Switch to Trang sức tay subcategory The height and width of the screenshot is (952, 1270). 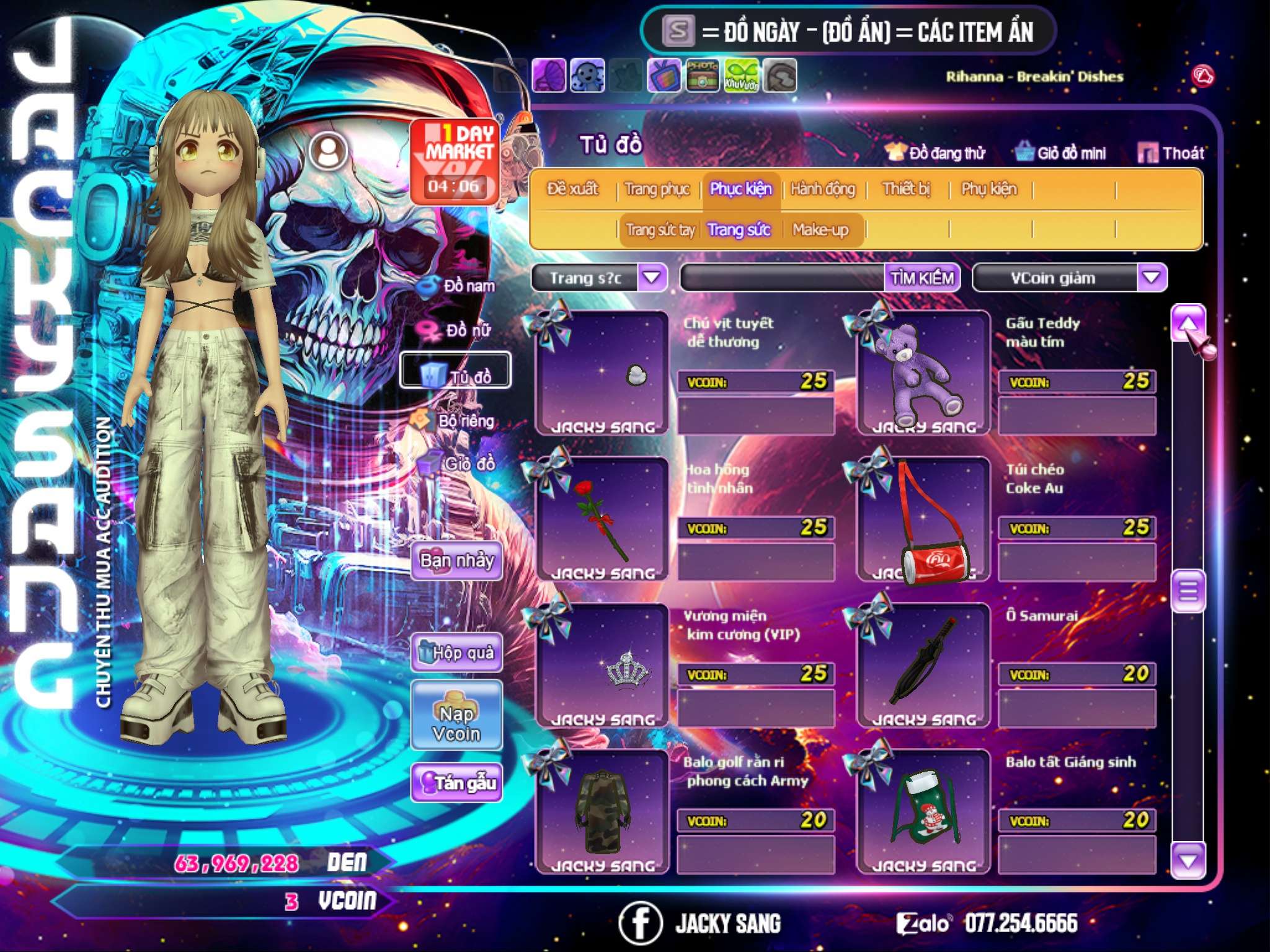pos(660,230)
